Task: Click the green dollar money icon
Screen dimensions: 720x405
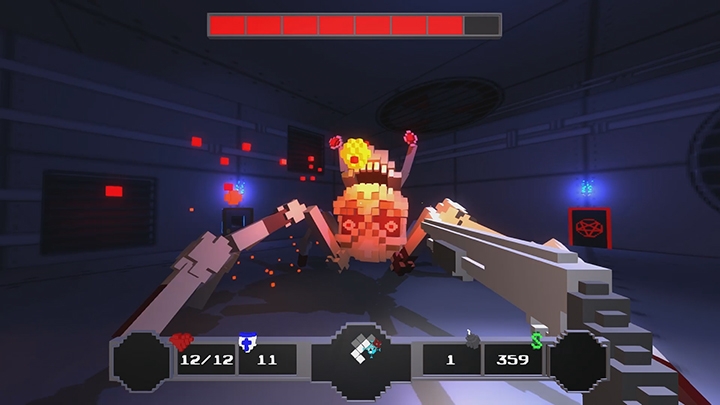Action: click(x=537, y=341)
